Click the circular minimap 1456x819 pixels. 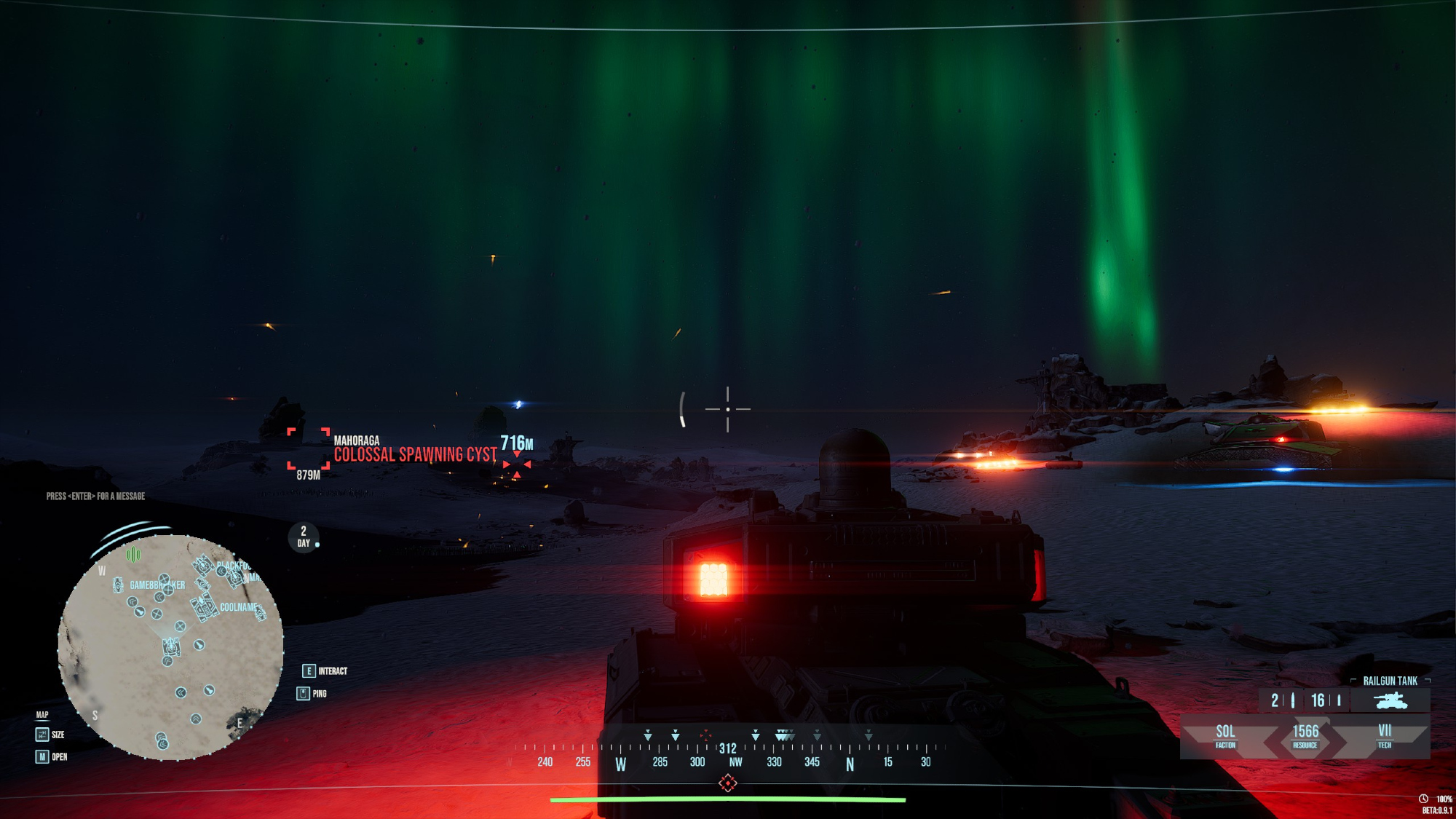[170, 647]
